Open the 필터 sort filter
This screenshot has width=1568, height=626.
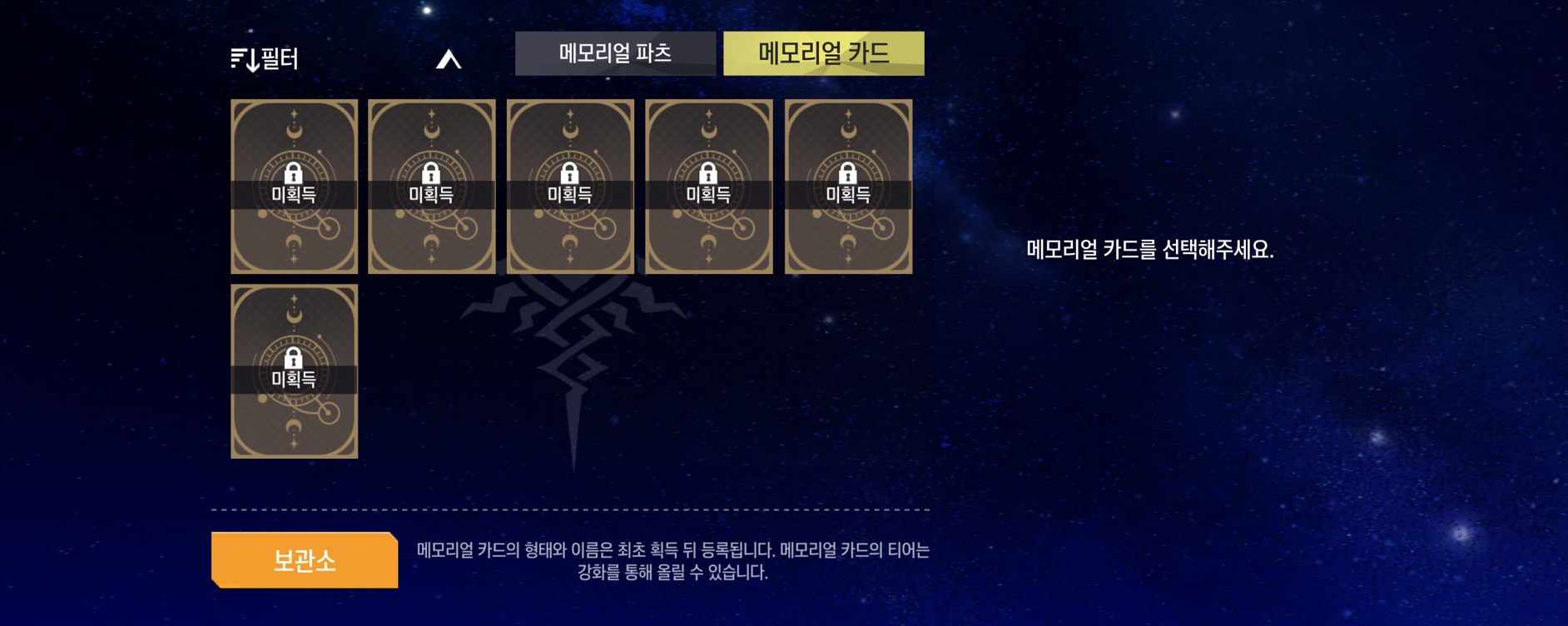click(x=265, y=59)
